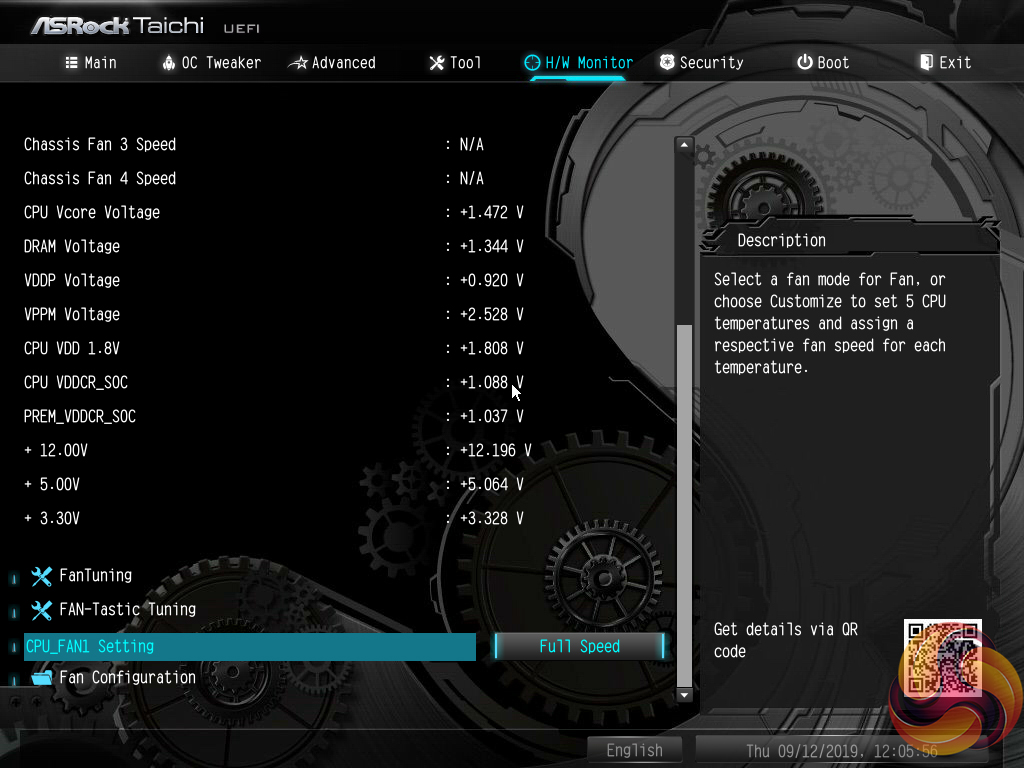Image resolution: width=1024 pixels, height=768 pixels.
Task: Open the Security tab
Action: pos(702,63)
